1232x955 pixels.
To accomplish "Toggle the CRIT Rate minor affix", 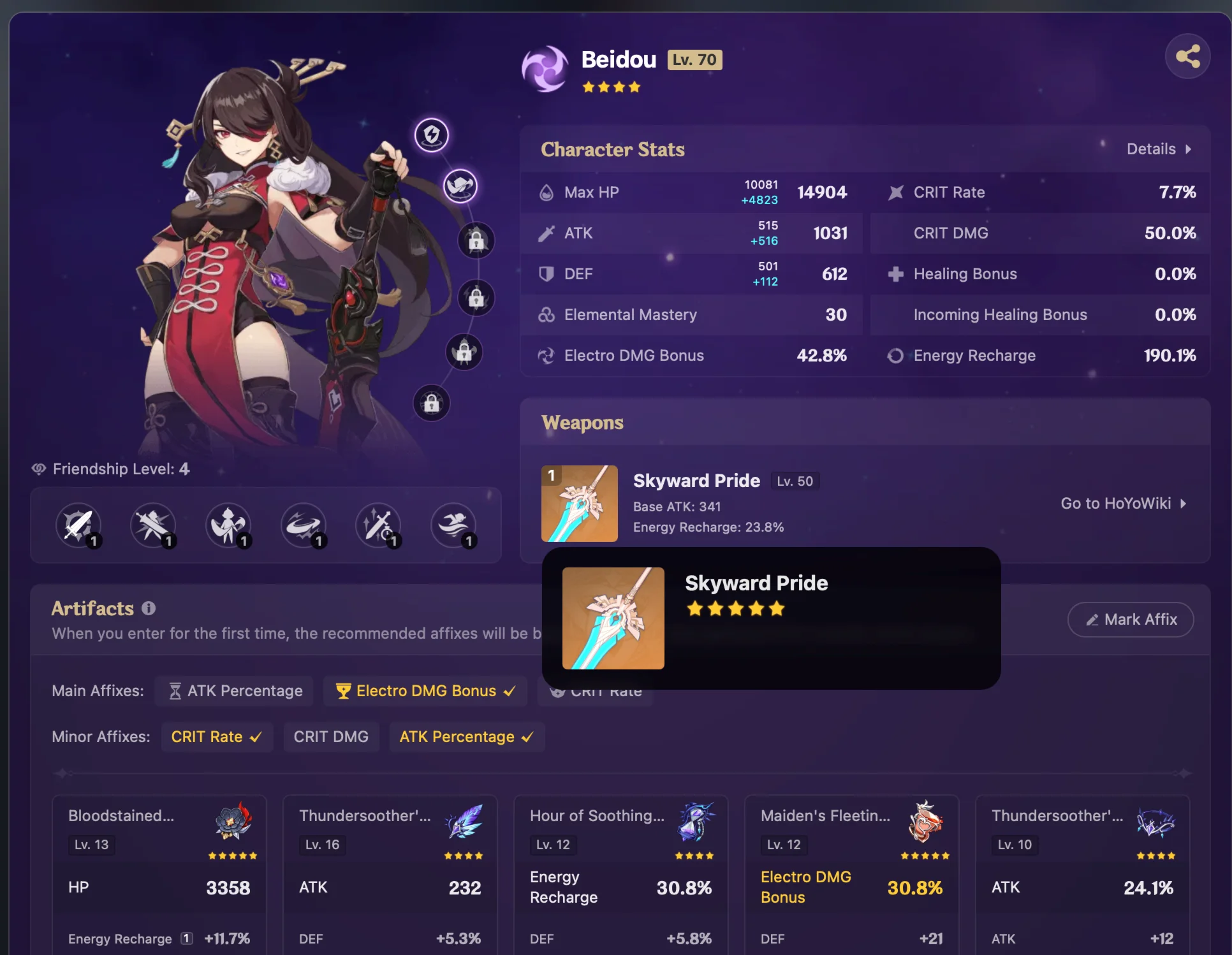I will (217, 736).
